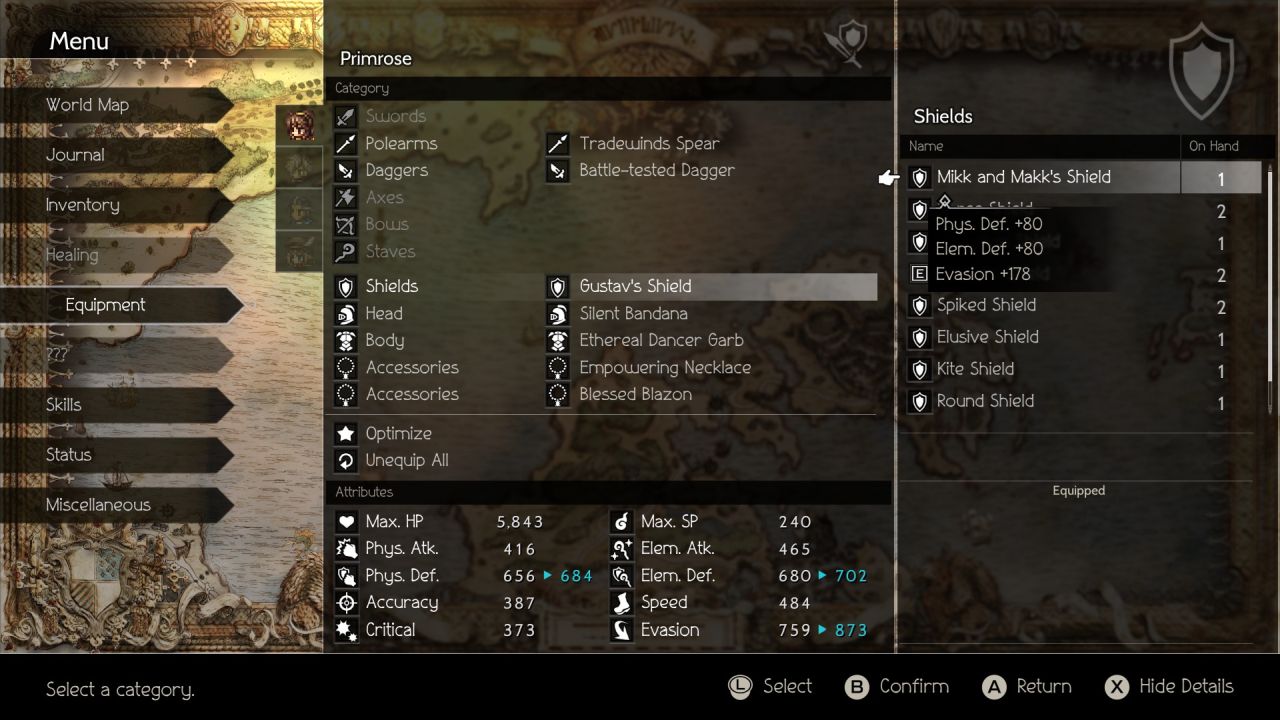Select Mikk and Makk's Shield in list
Screen dimensions: 1280x720
[x=1023, y=178]
